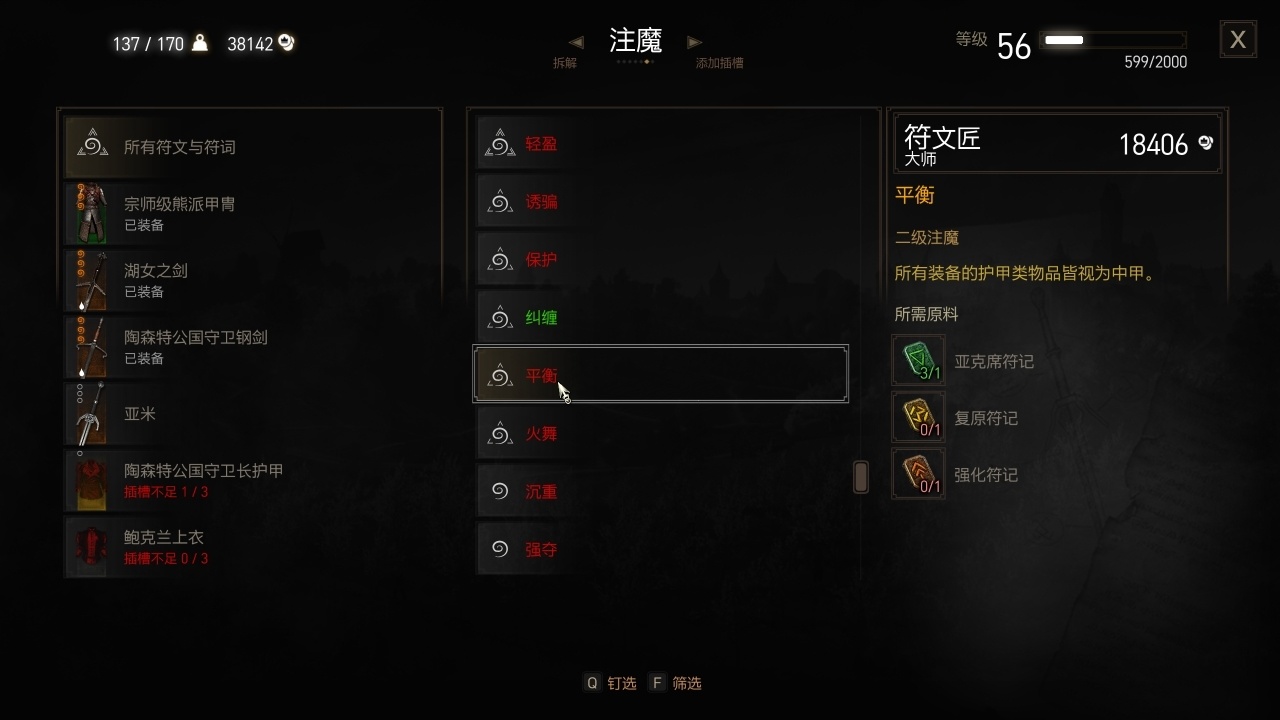Open filter options via F 筛选
1280x720 pixels.
pos(676,683)
